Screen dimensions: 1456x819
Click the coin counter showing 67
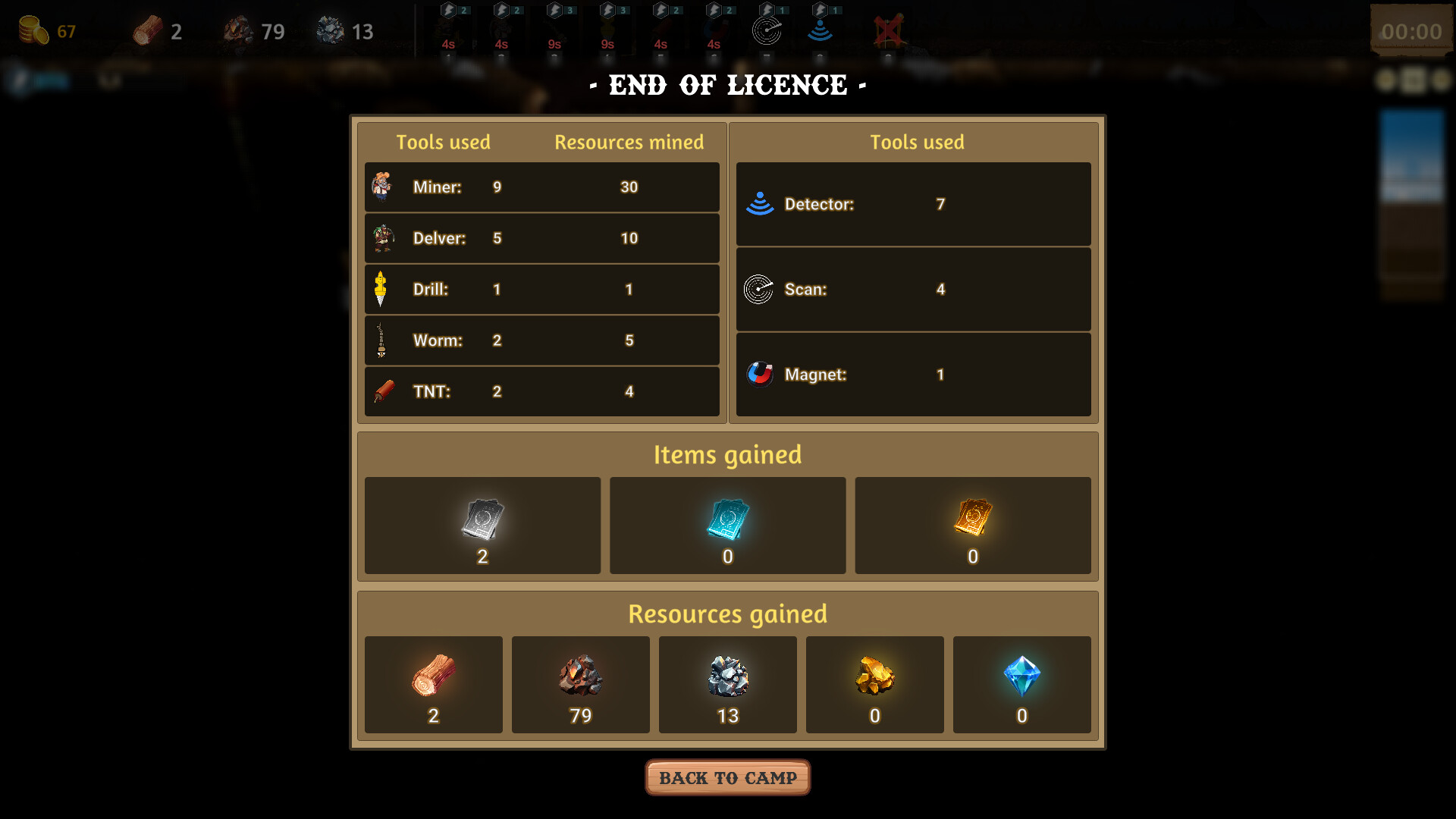pos(47,30)
